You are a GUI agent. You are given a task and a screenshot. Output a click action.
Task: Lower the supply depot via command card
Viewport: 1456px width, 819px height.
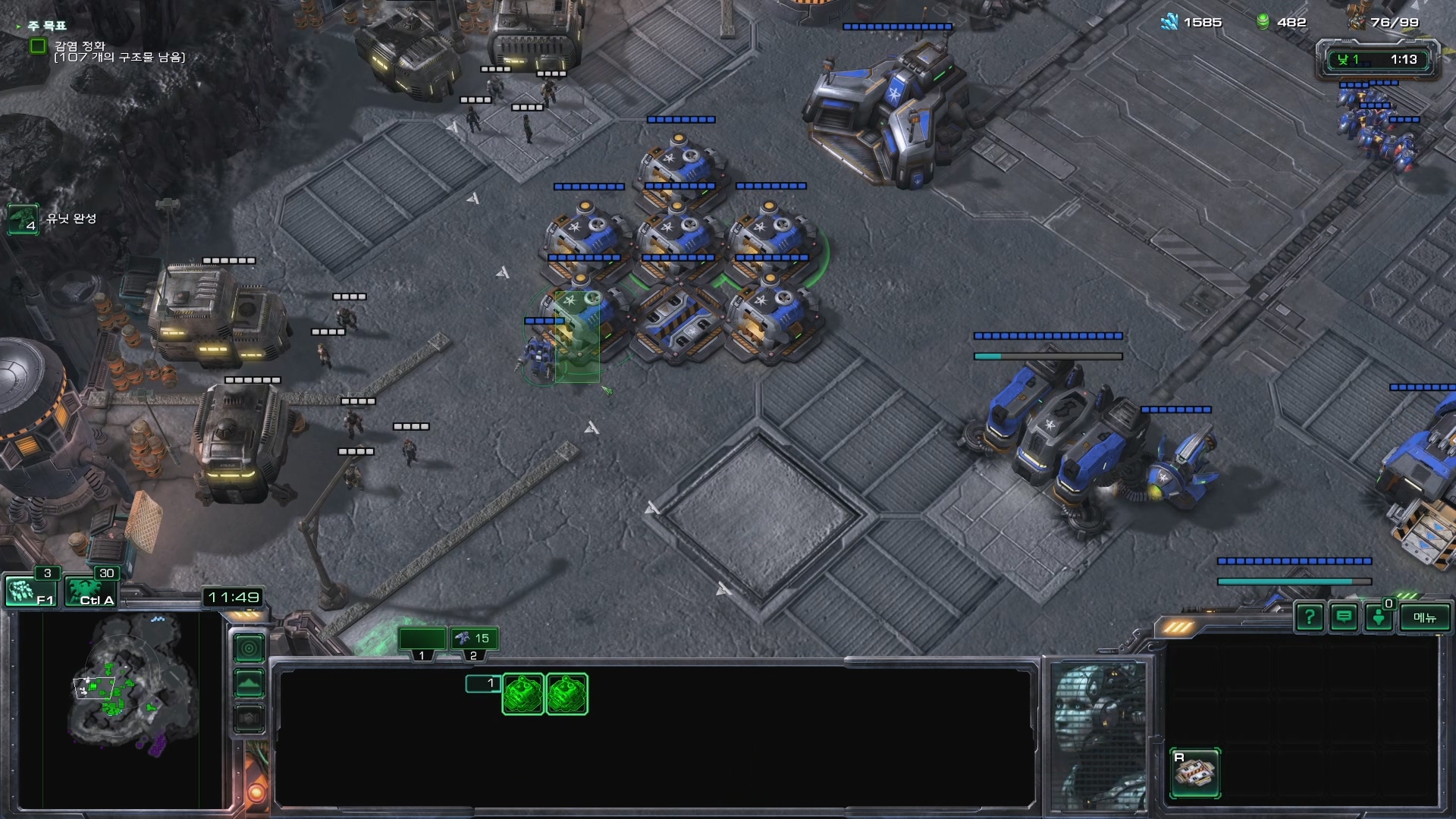pos(1194,773)
